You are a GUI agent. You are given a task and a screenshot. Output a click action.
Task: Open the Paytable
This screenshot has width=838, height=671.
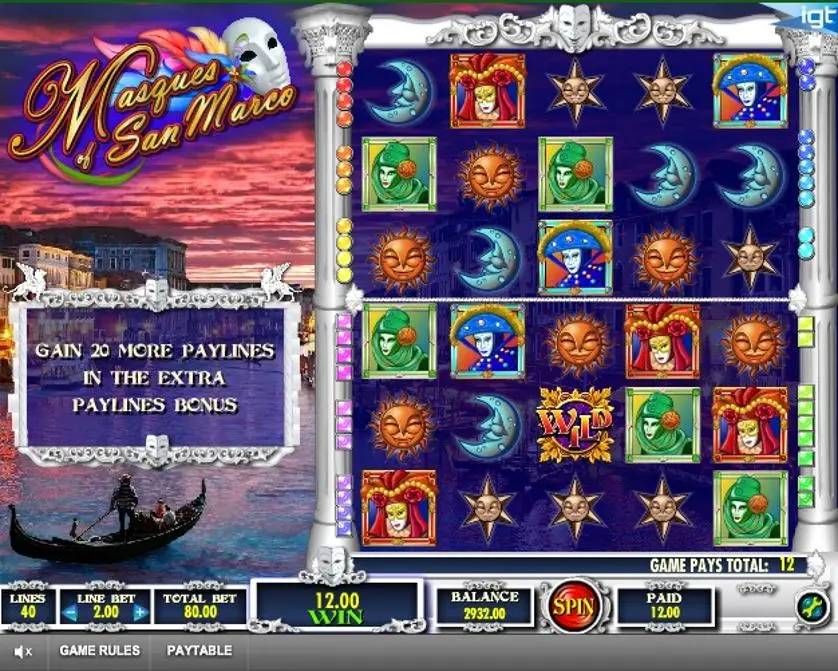[x=199, y=650]
